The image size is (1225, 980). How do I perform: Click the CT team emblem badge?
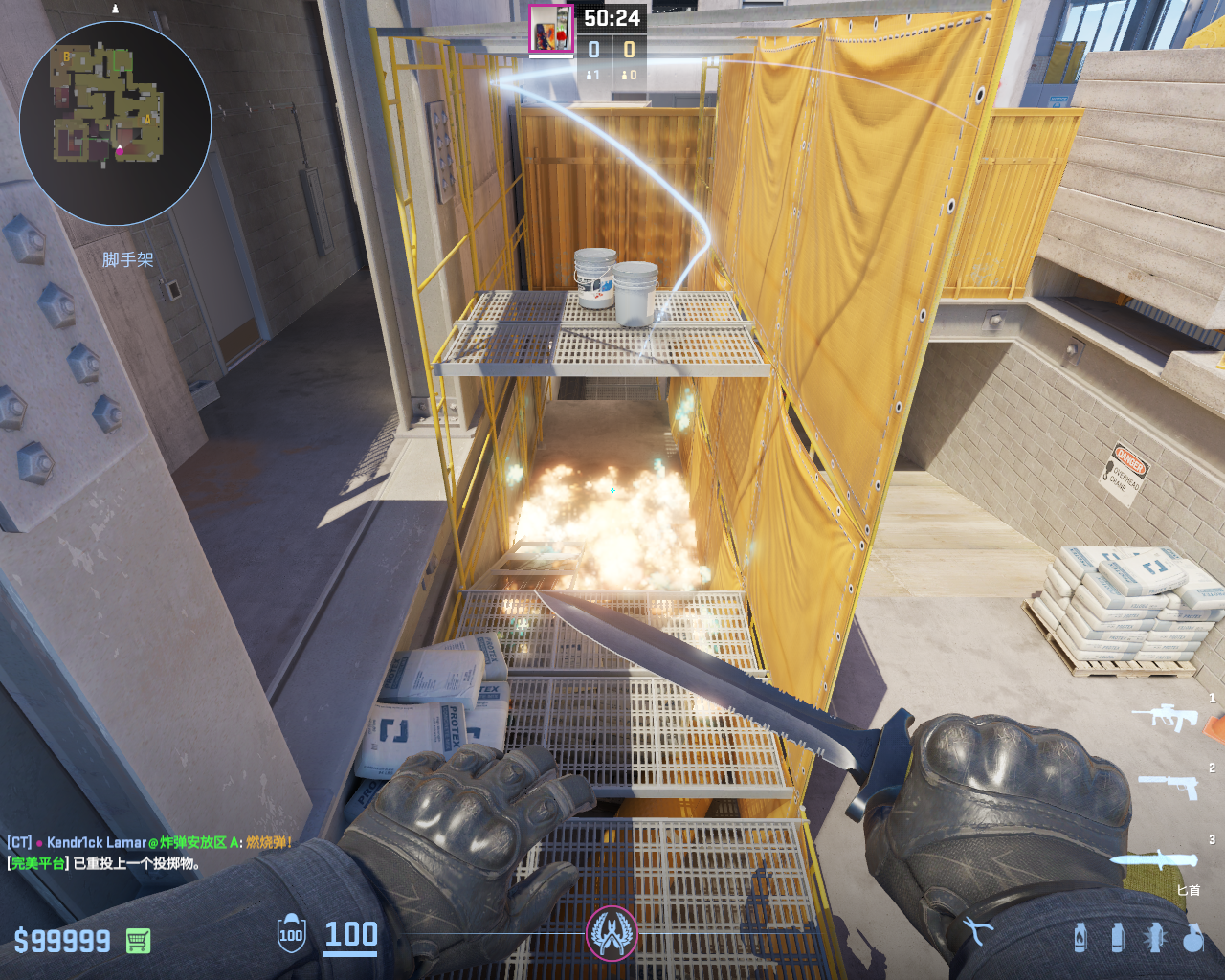[612, 932]
